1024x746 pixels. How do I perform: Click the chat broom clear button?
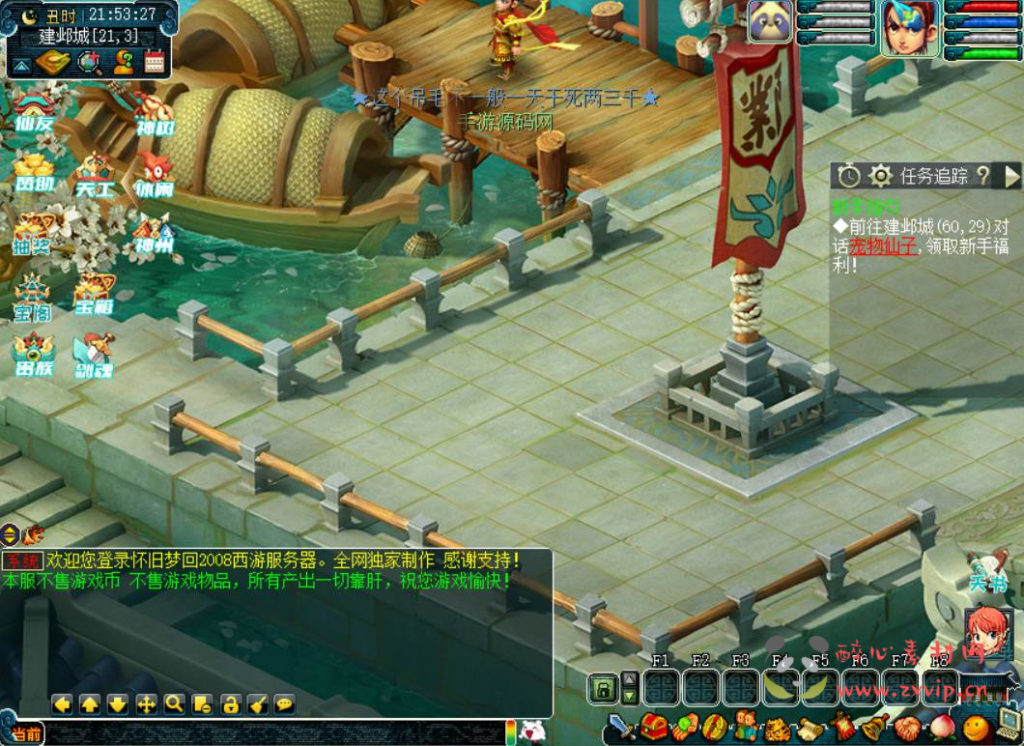258,704
